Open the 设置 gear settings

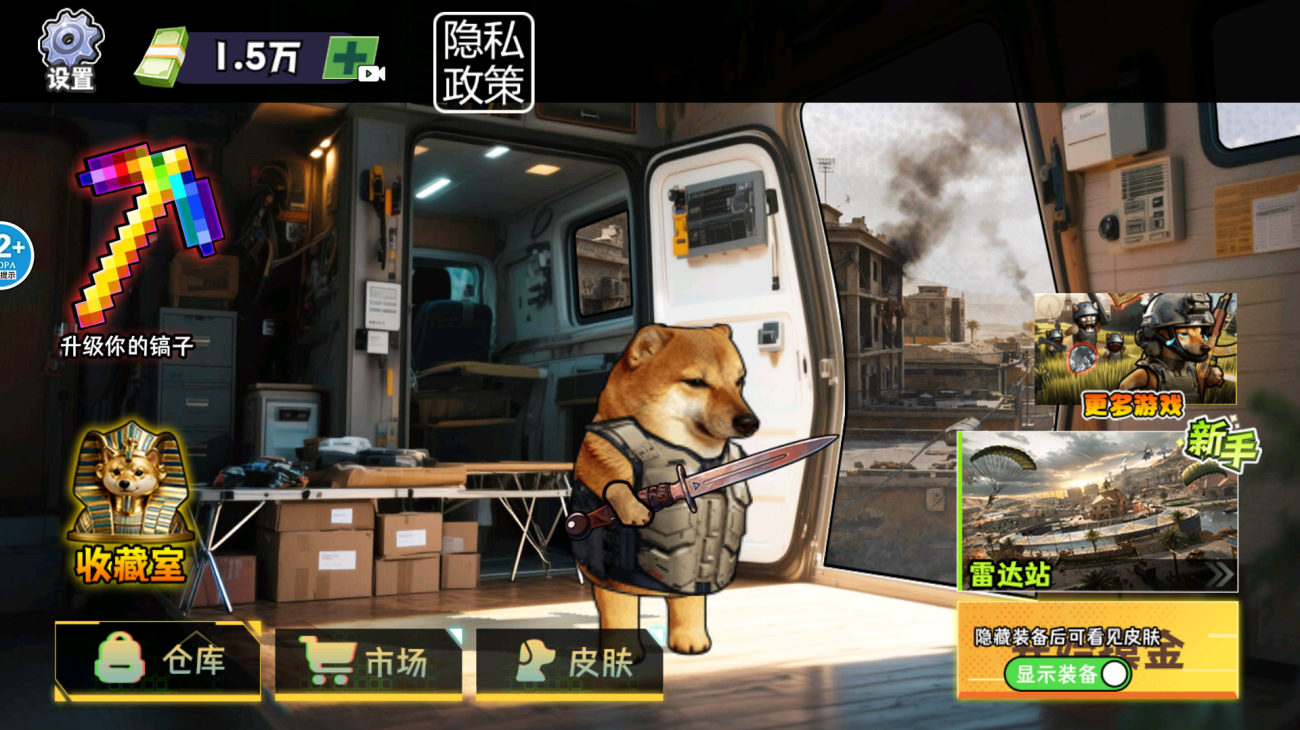pyautogui.click(x=70, y=50)
